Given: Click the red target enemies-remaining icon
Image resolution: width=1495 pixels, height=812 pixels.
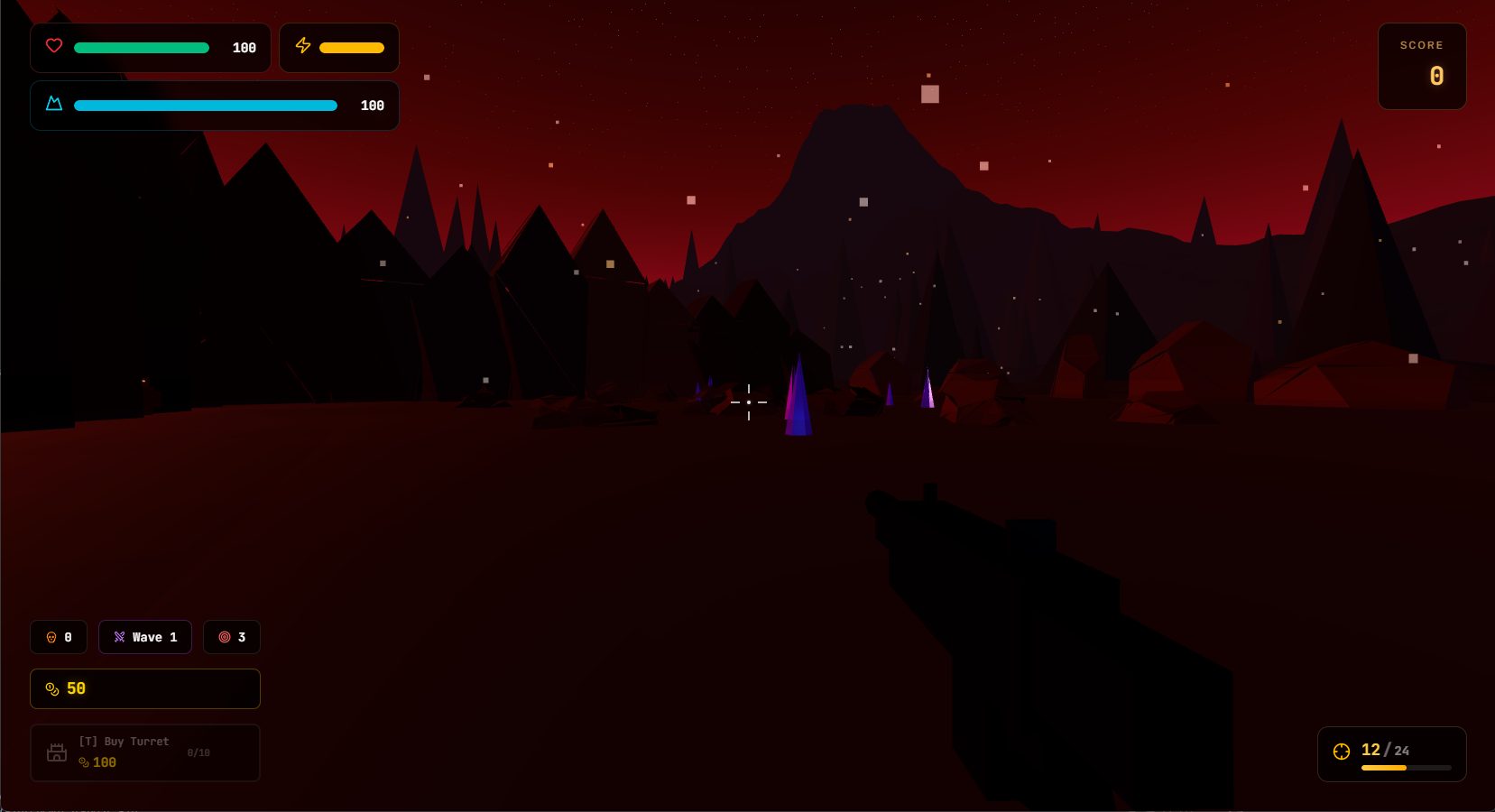Looking at the screenshot, I should 224,637.
